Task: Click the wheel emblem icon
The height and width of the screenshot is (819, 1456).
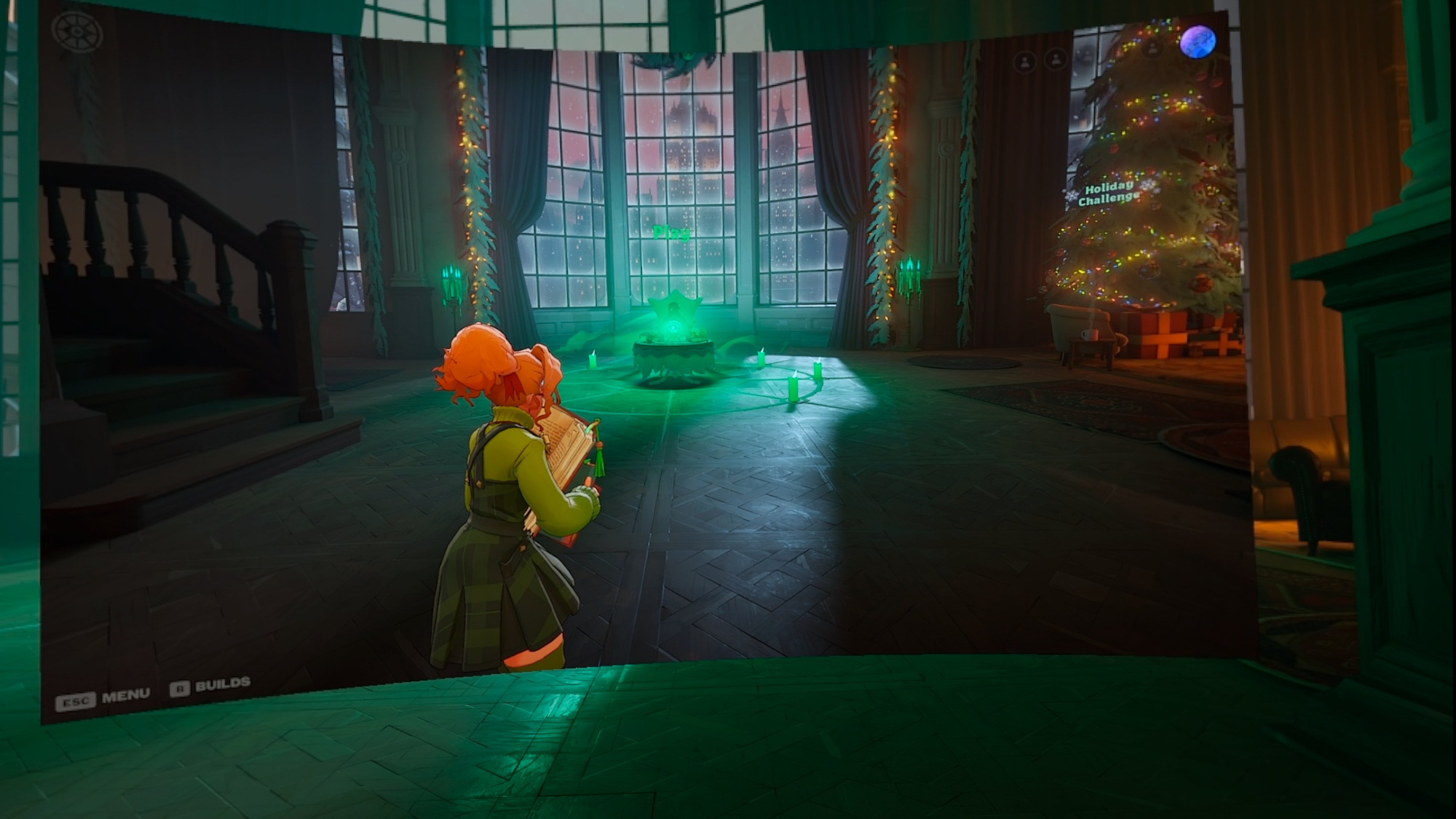Action: click(x=76, y=32)
